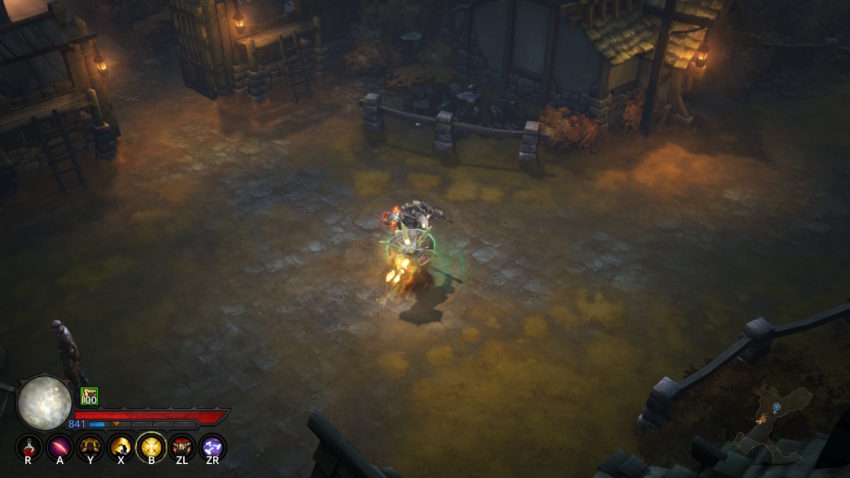Activate the red banner skill icon
Screen dimensions: 850x478
(x=182, y=446)
